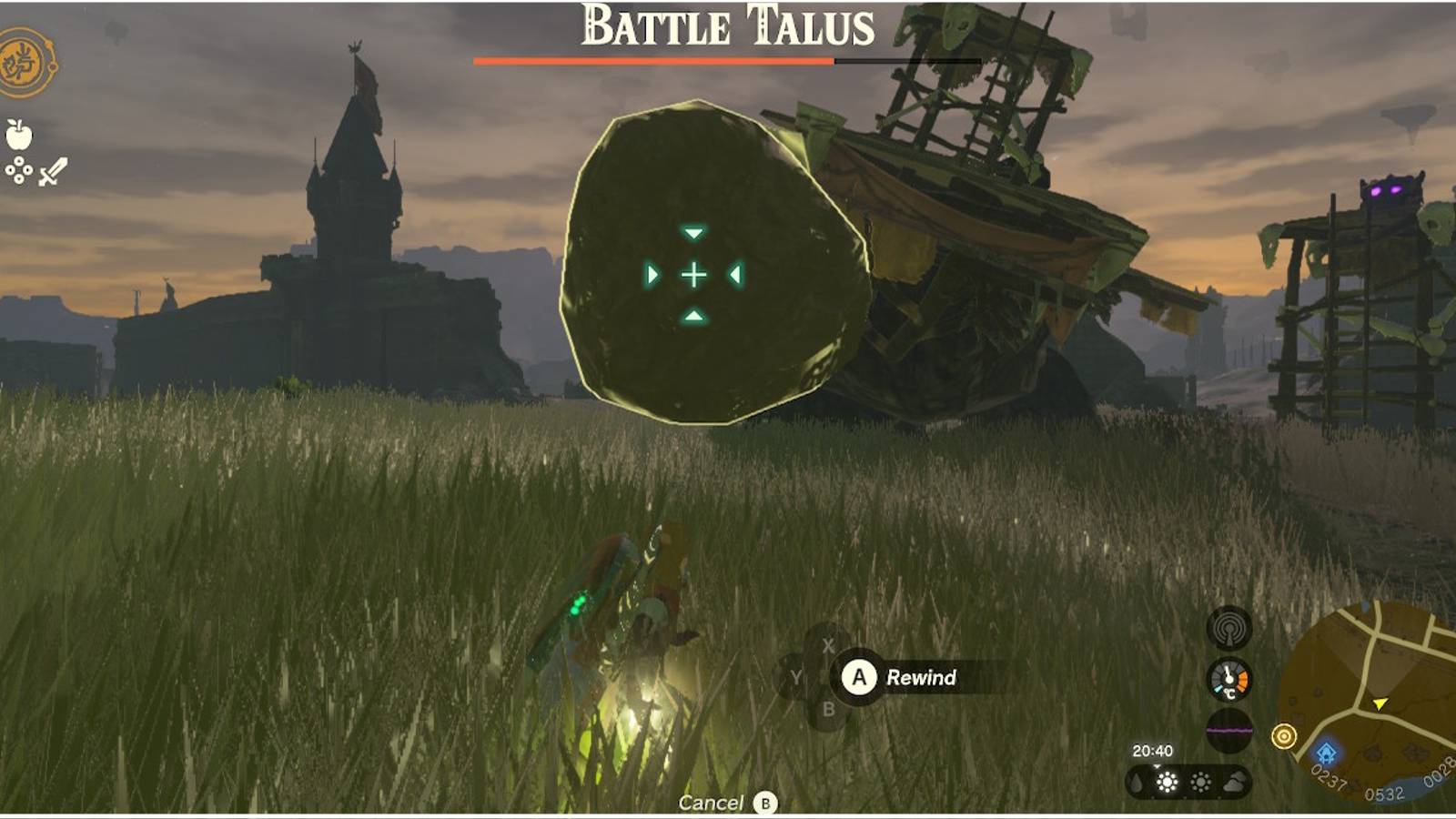The image size is (1456, 819).
Task: Click the temperature gauge icon
Action: pyautogui.click(x=1230, y=678)
